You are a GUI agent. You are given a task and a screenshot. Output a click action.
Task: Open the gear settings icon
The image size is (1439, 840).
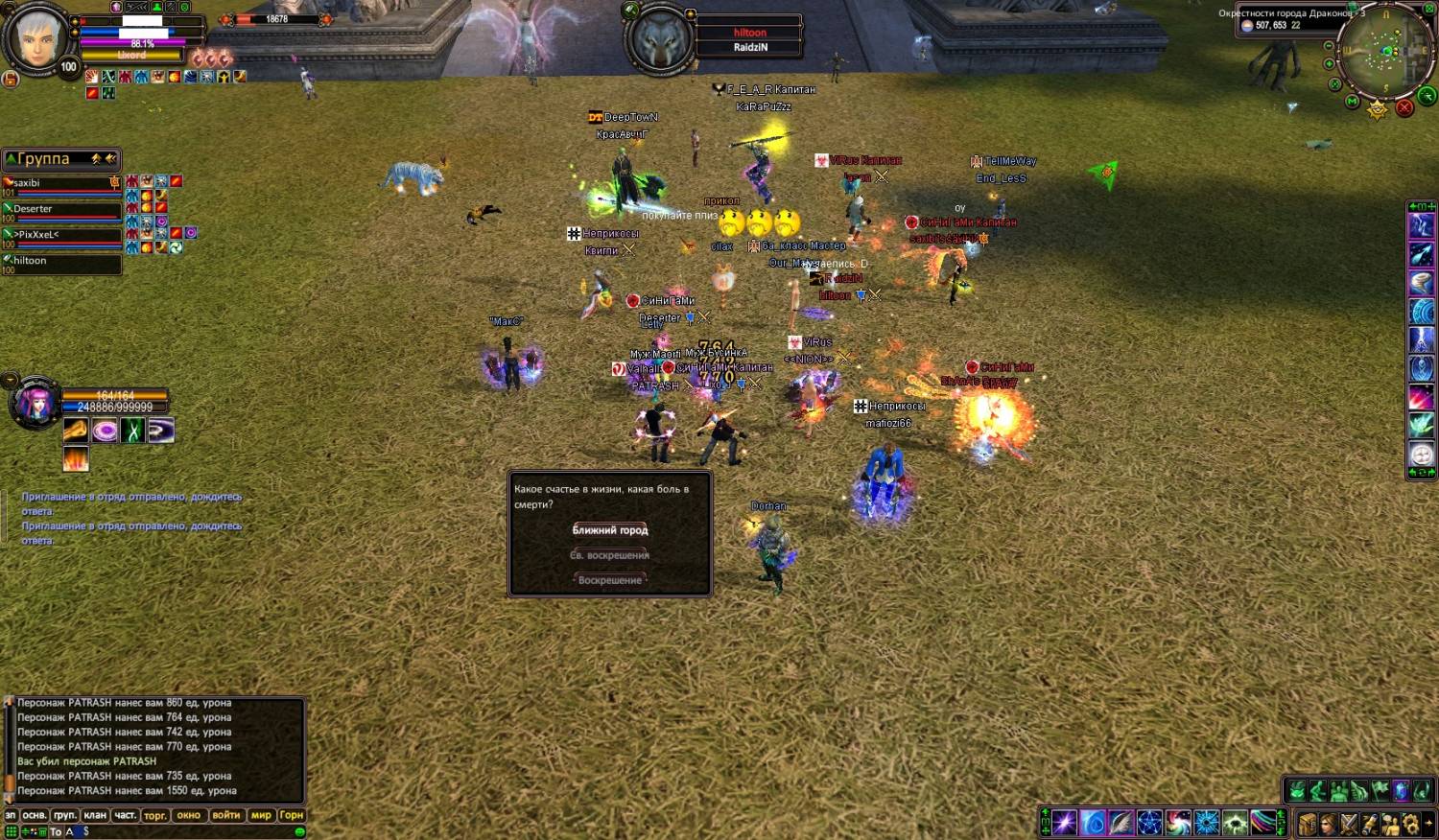1410,823
